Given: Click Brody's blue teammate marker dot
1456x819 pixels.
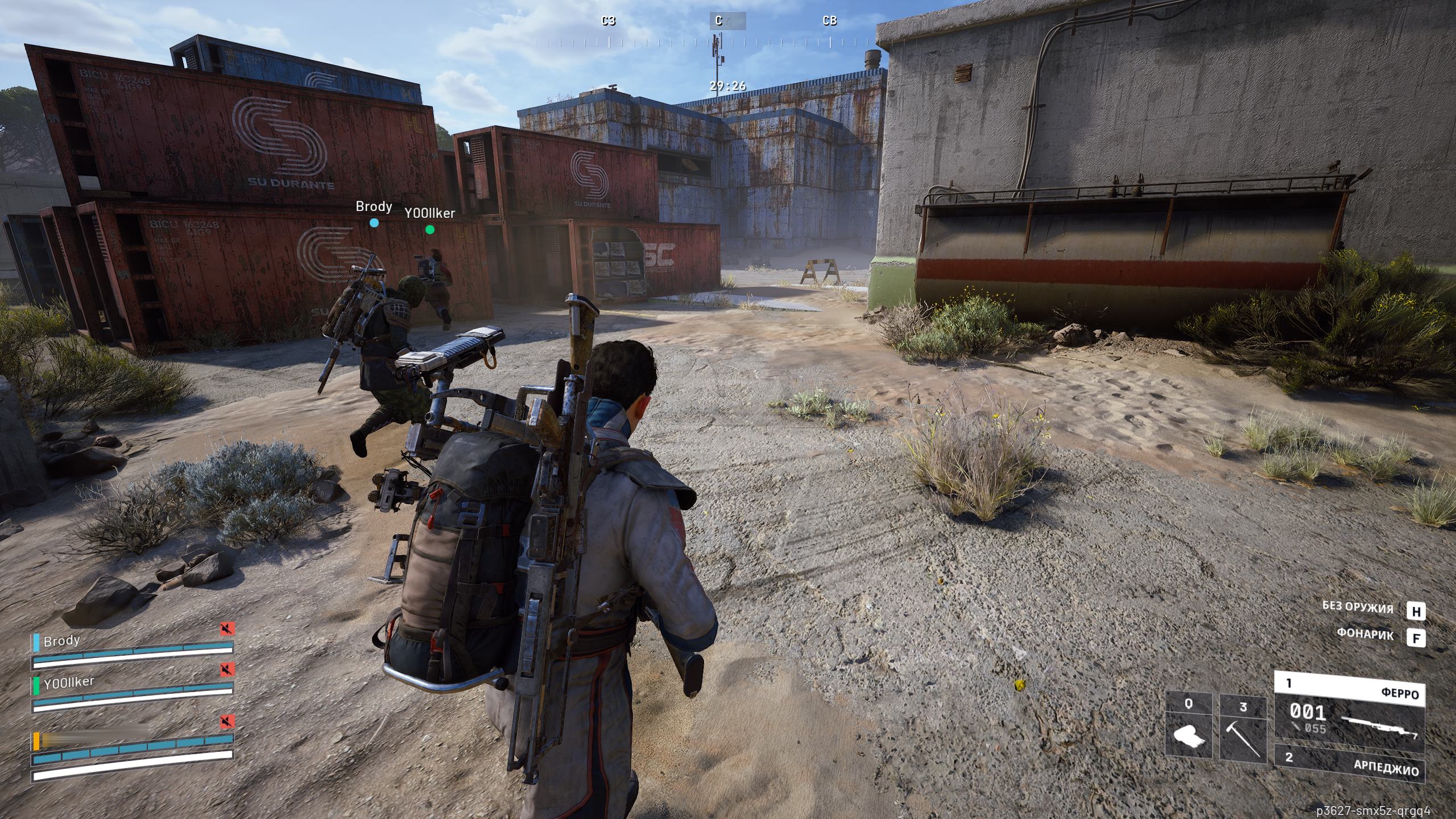Looking at the screenshot, I should [374, 223].
